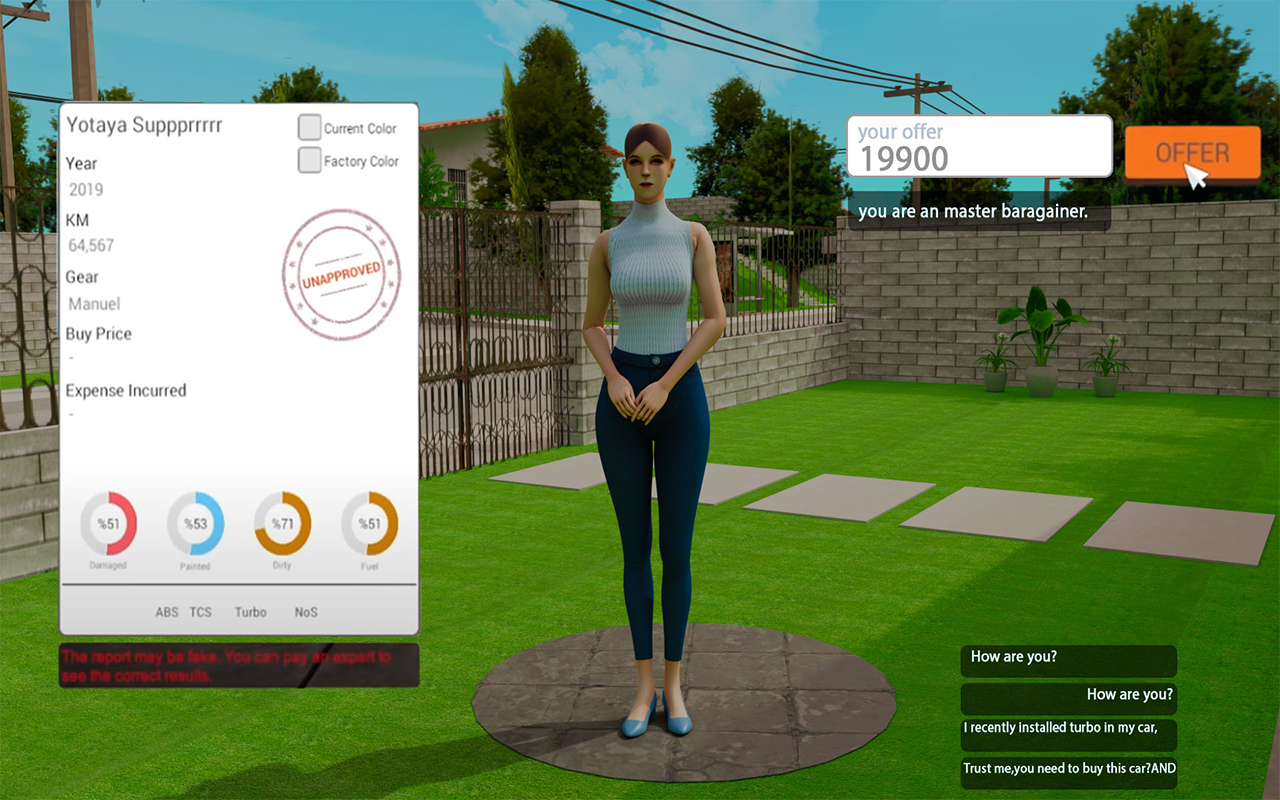This screenshot has height=800, width=1280.
Task: Toggle the Factory Color checkbox
Action: 309,159
